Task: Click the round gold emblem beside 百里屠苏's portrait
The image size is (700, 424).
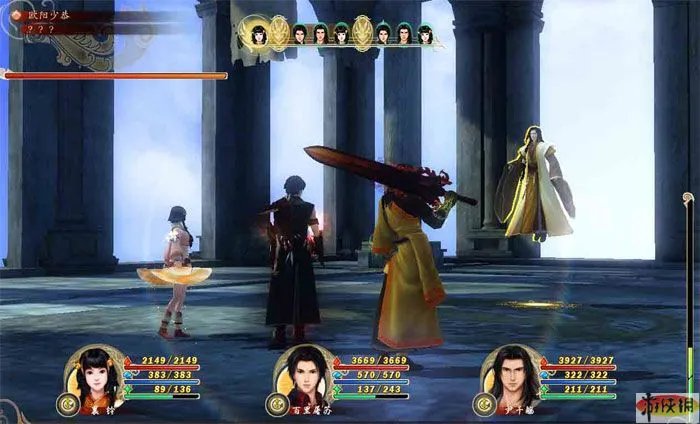Action: point(274,405)
